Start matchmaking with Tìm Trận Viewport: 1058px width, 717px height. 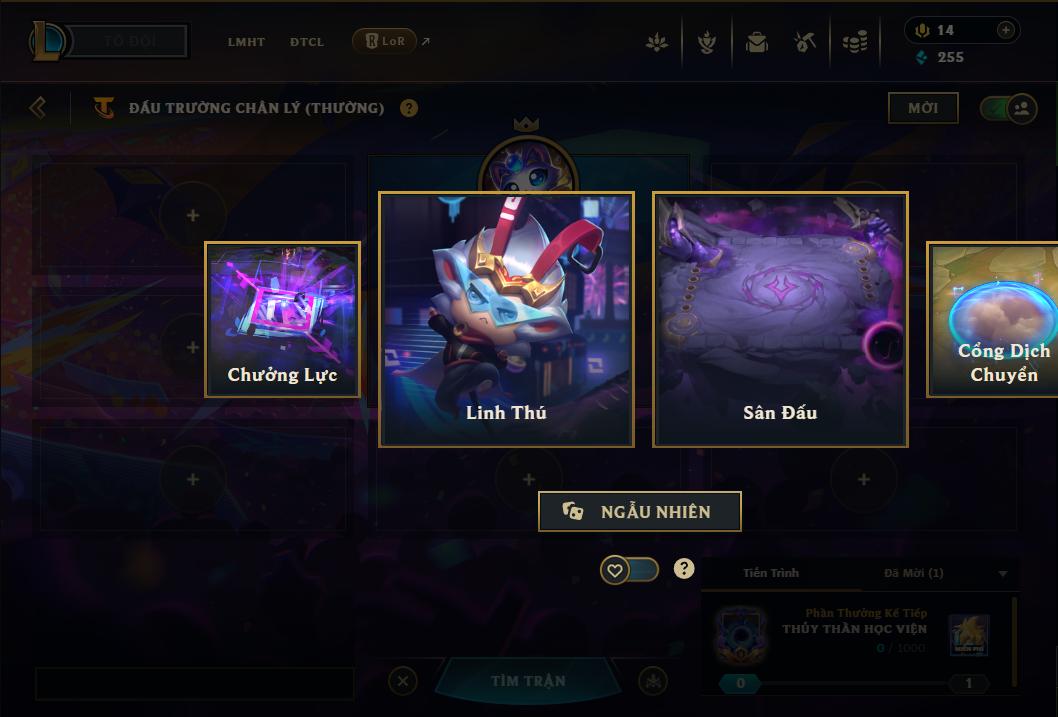coord(528,681)
